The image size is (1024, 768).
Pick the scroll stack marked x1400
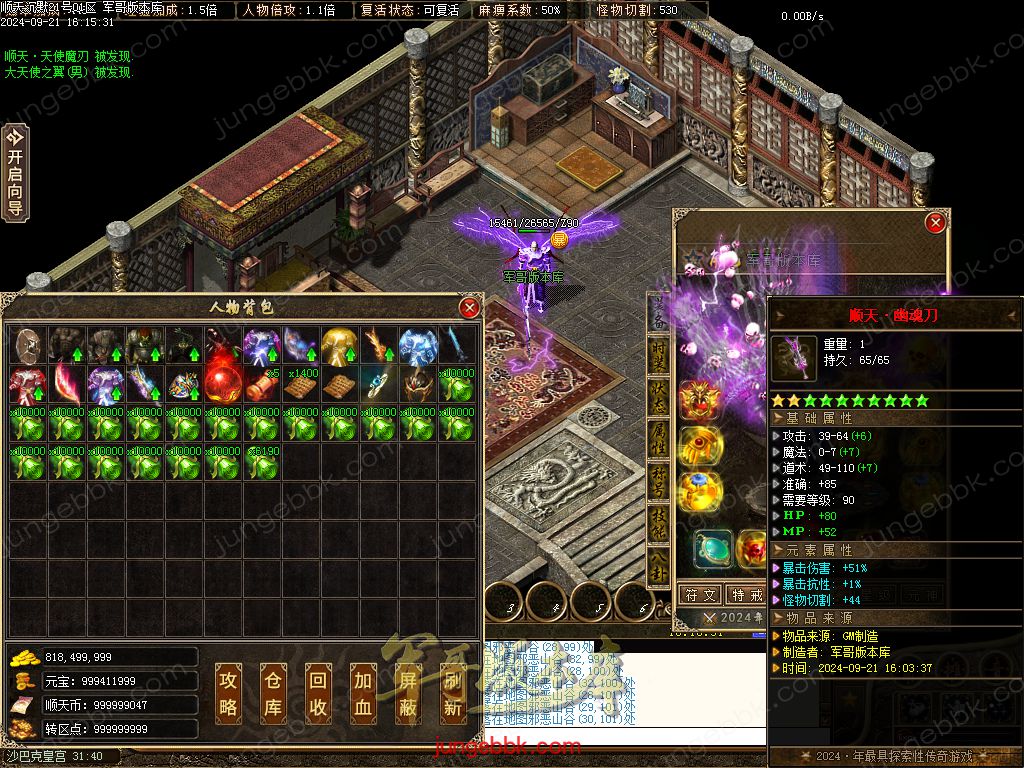(x=299, y=383)
